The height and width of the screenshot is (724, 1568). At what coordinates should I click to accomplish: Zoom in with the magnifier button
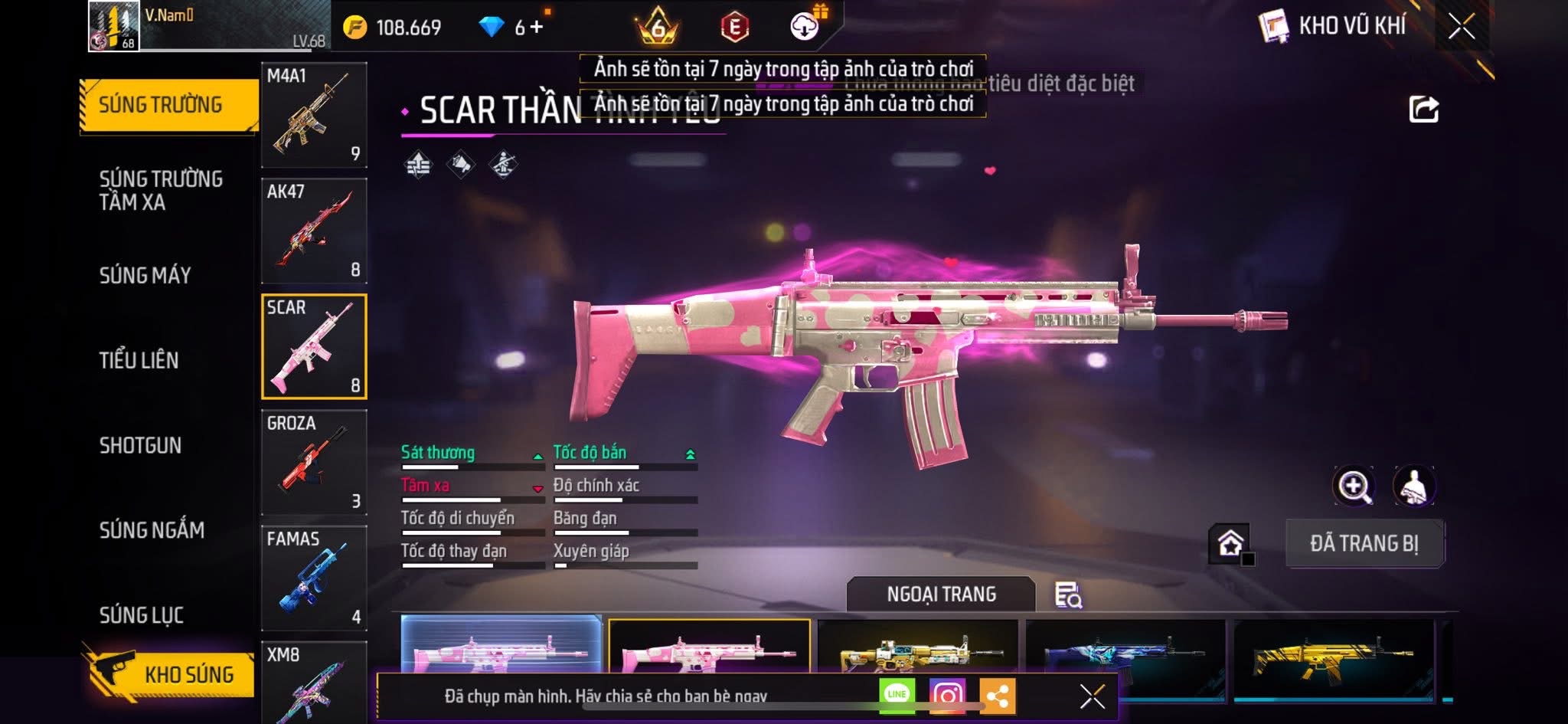1353,486
